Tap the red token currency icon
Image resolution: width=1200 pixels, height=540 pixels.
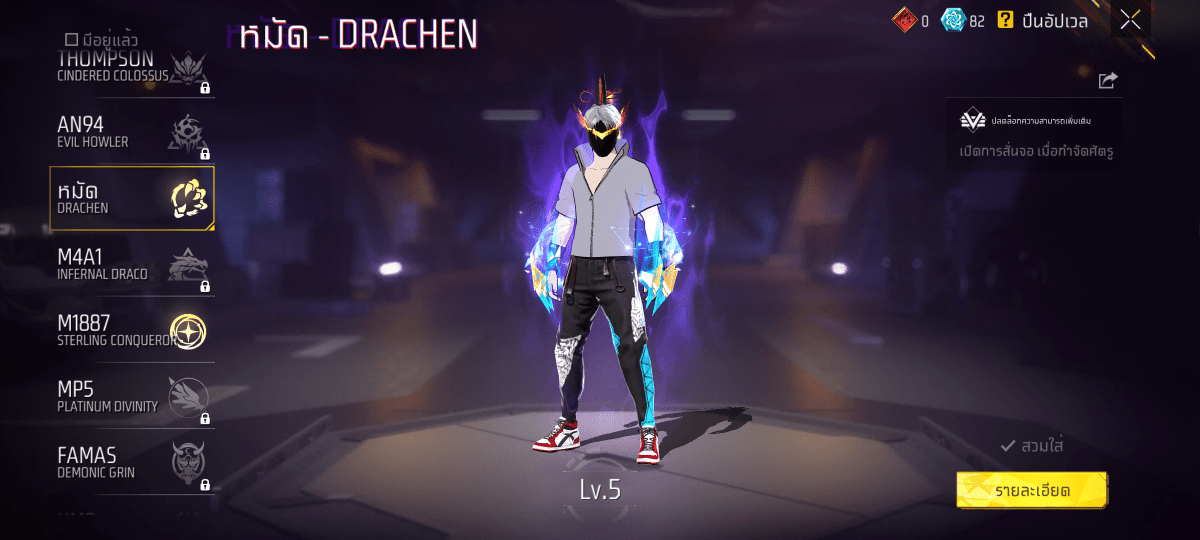[x=904, y=20]
